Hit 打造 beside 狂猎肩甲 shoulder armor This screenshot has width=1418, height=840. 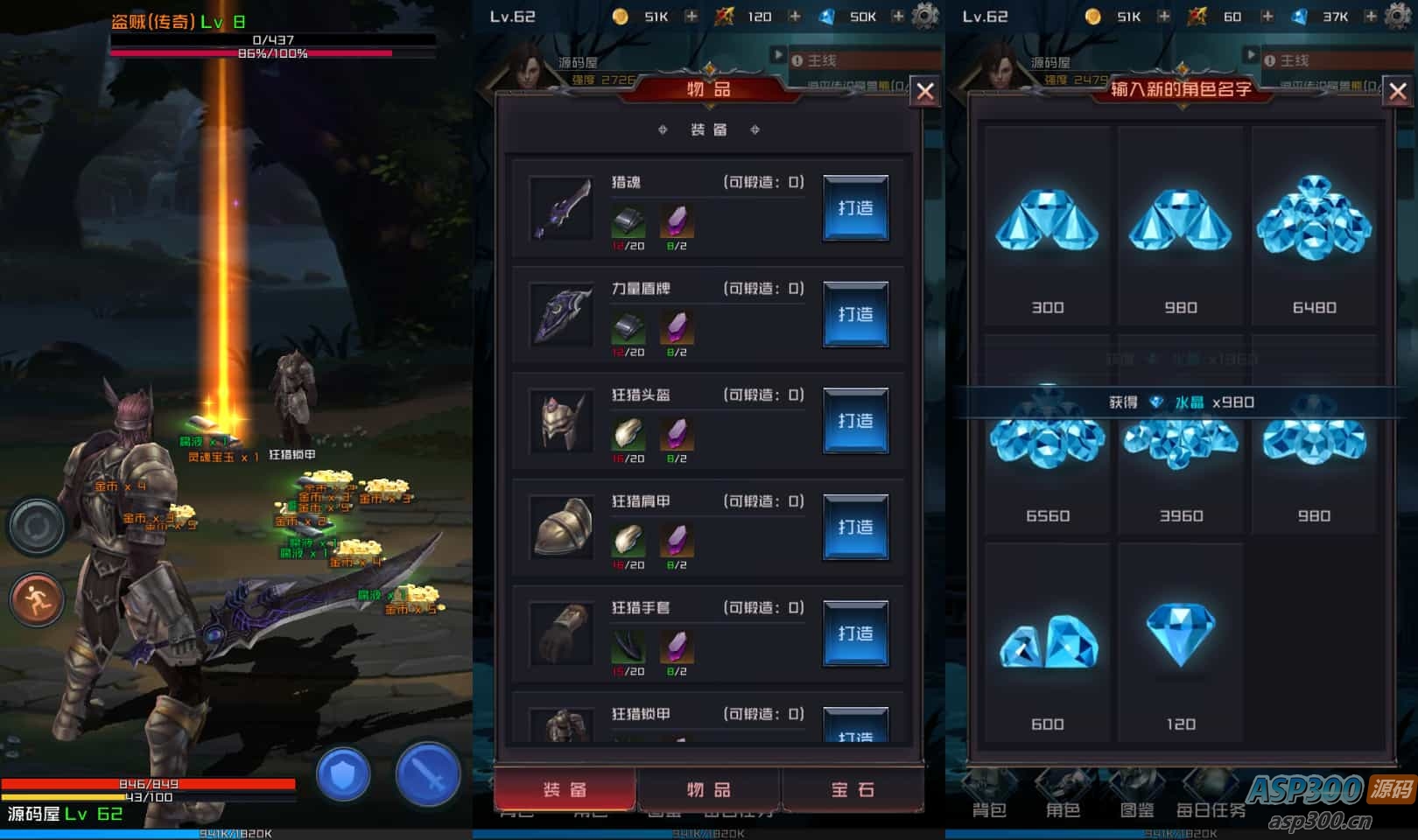pos(855,527)
